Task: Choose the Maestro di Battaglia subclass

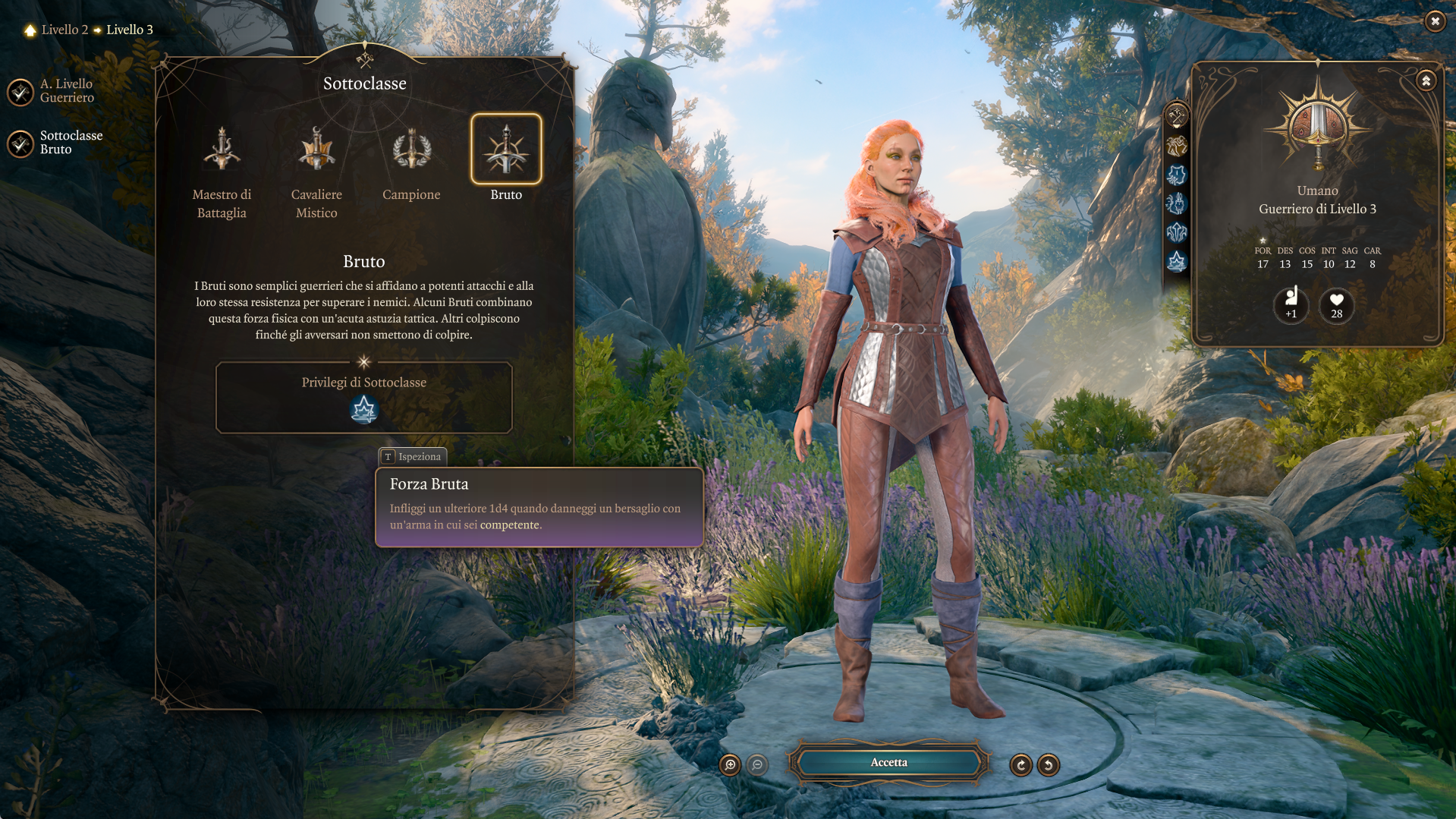Action: (222, 150)
